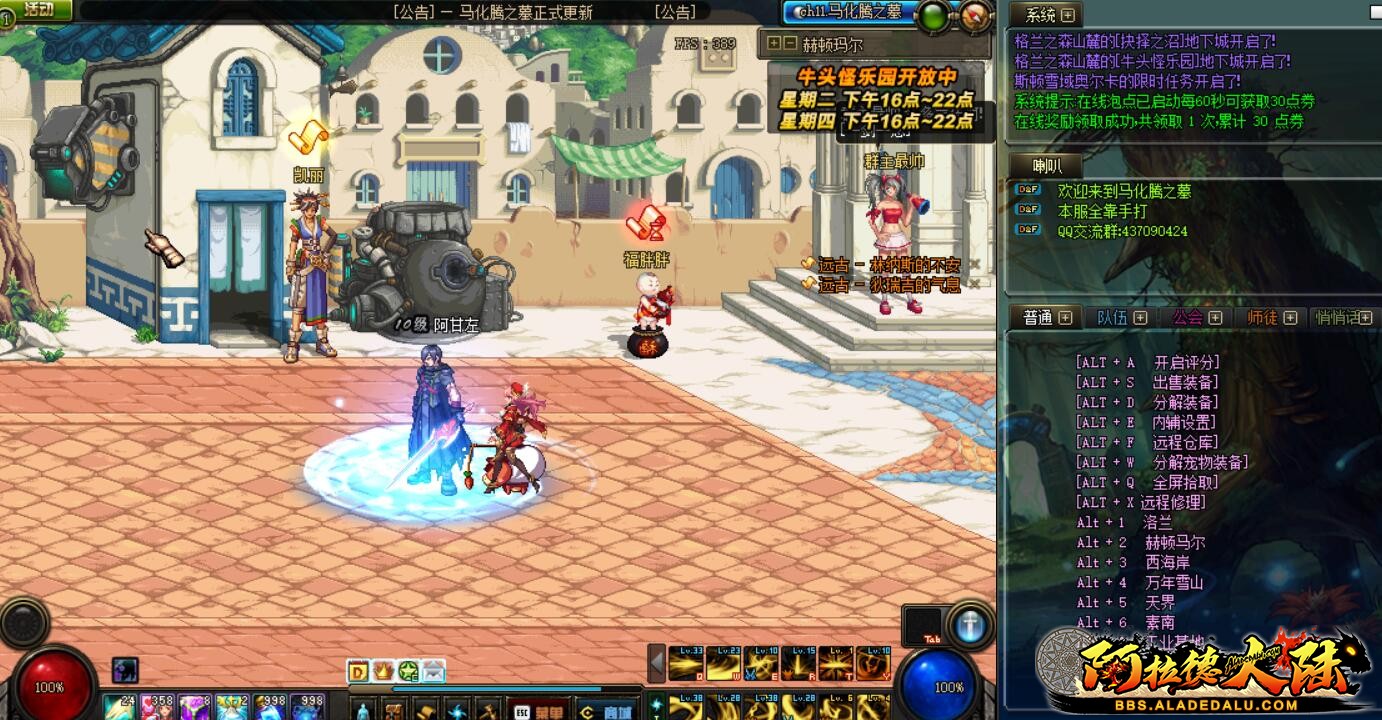Expand the skill bar with the left arrow

click(657, 663)
